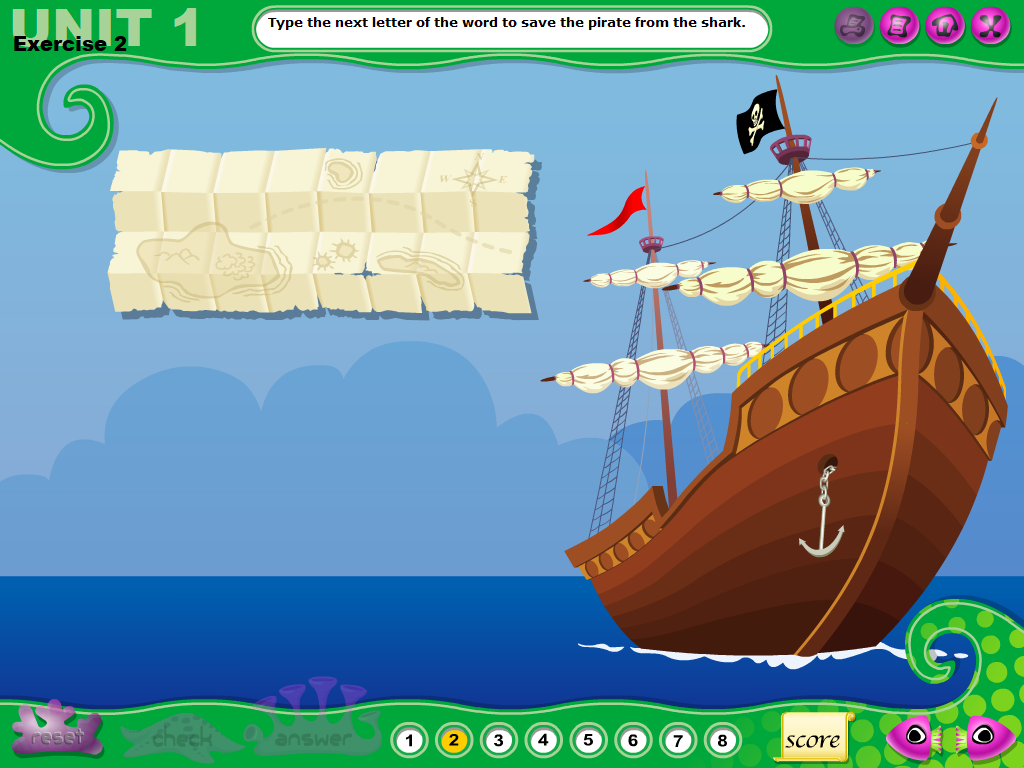The image size is (1024, 768).
Task: Switch to question 5
Action: point(588,741)
